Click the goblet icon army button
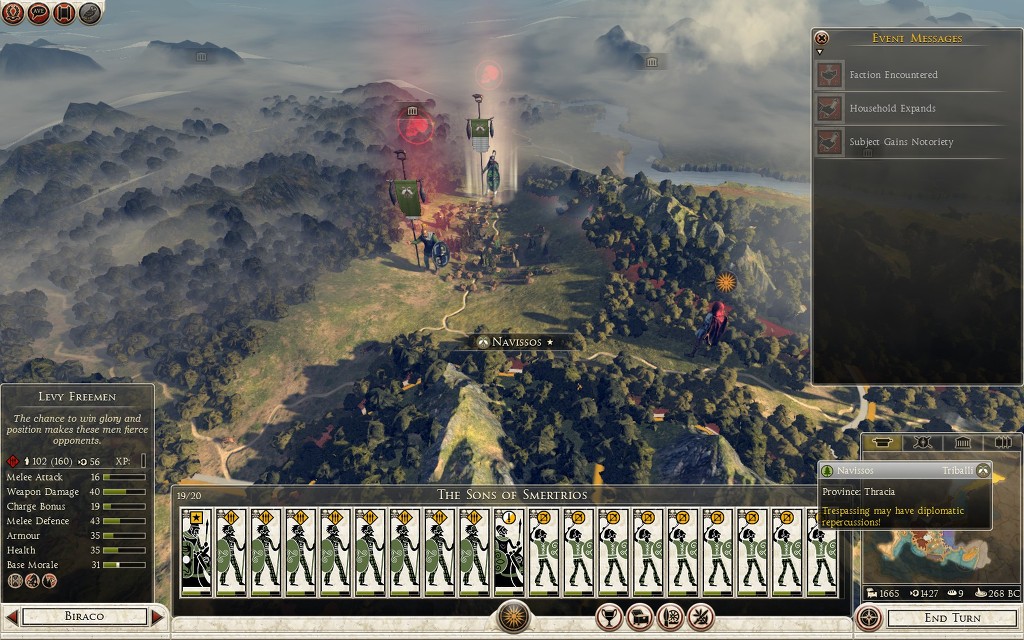 (x=608, y=617)
